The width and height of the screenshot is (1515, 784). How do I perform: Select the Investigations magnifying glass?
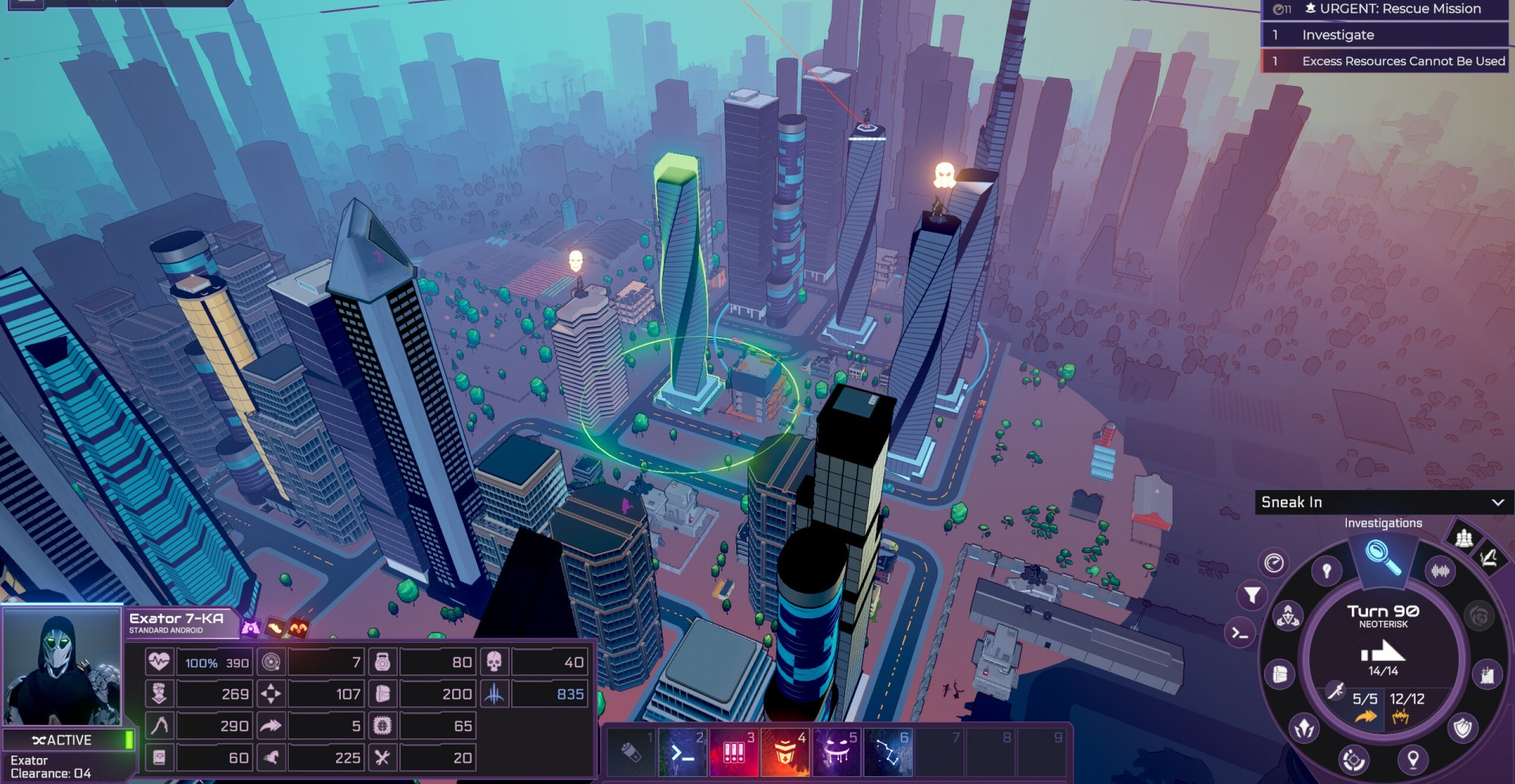point(1382,557)
